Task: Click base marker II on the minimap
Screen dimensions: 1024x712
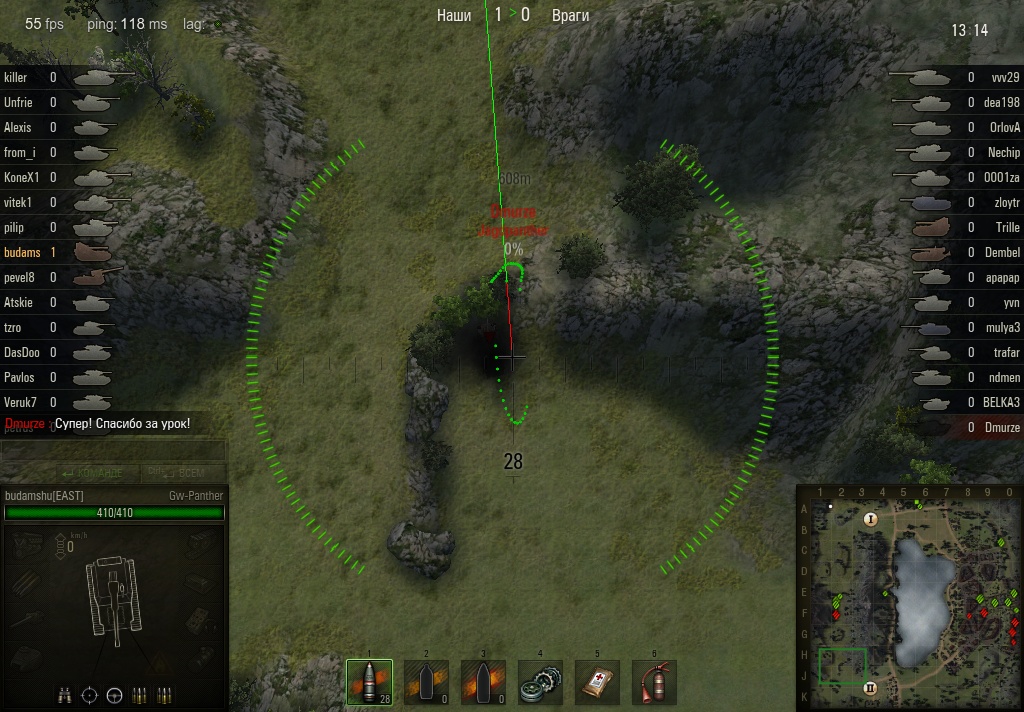Action: pos(870,688)
